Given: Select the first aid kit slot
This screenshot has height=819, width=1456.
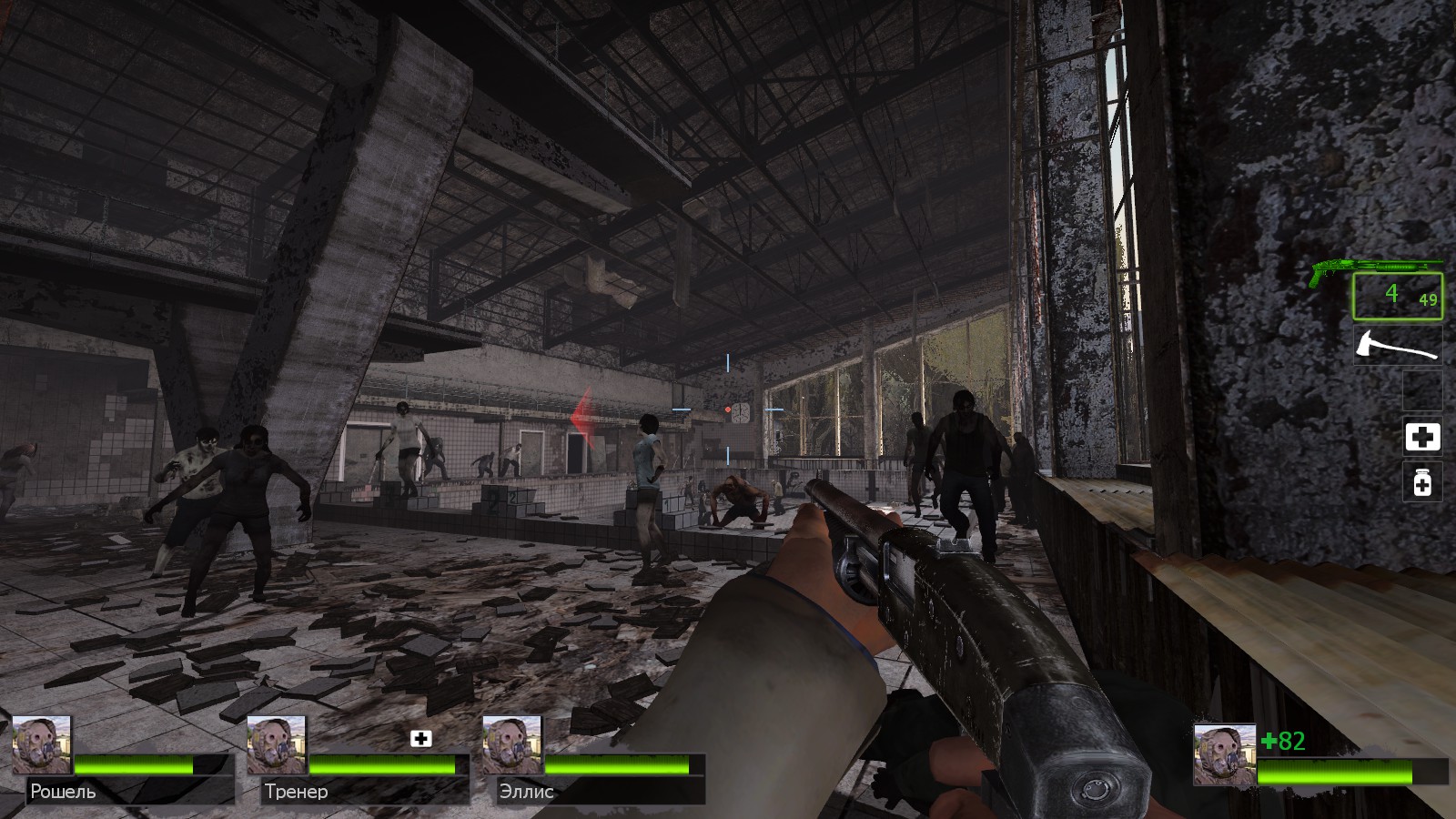Looking at the screenshot, I should pyautogui.click(x=1422, y=437).
